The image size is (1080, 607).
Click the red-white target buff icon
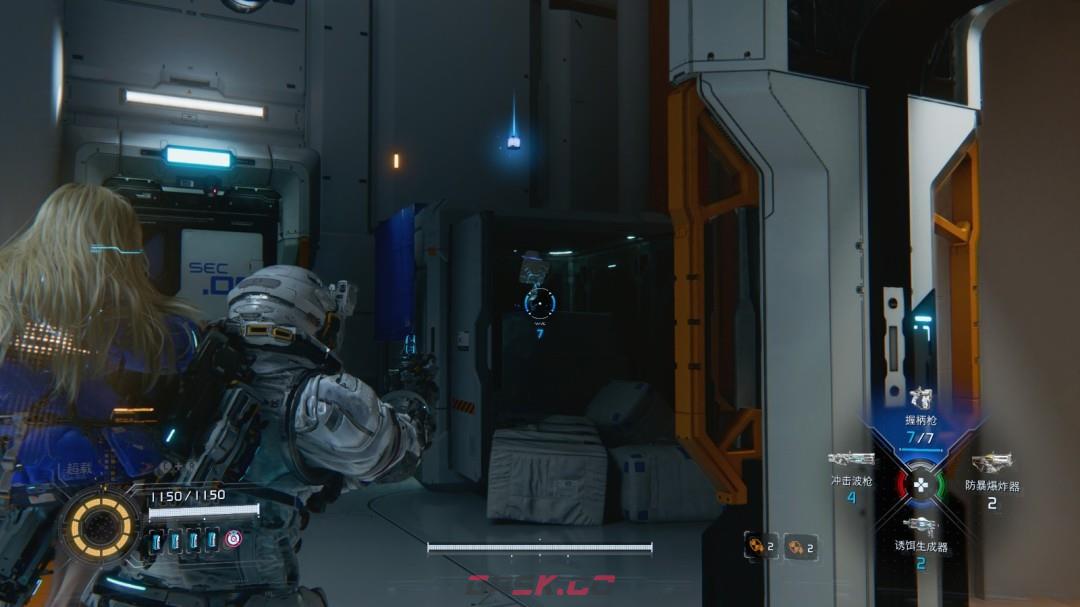coord(233,539)
